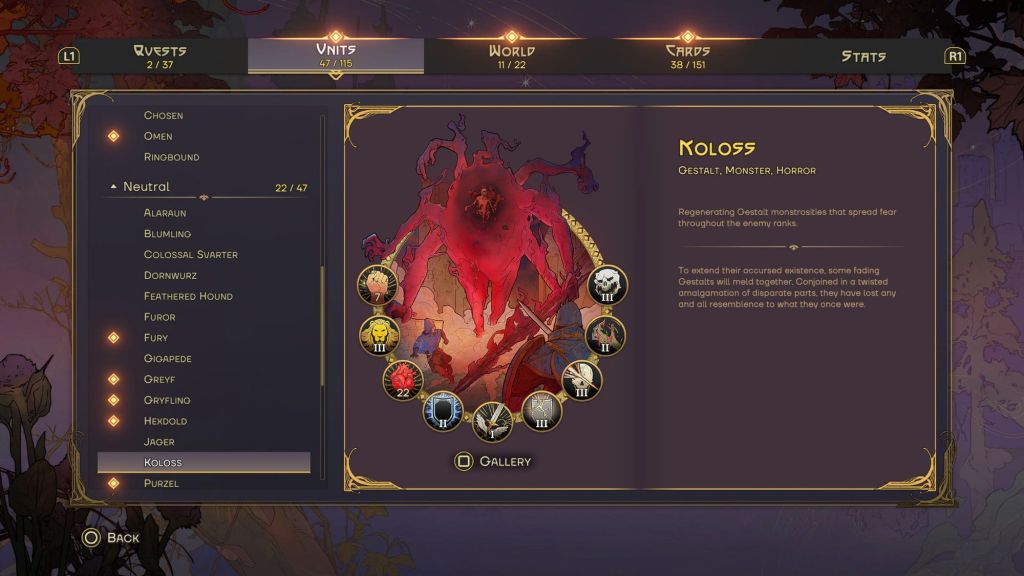Show the Stats tab
The image size is (1024, 576).
(863, 56)
